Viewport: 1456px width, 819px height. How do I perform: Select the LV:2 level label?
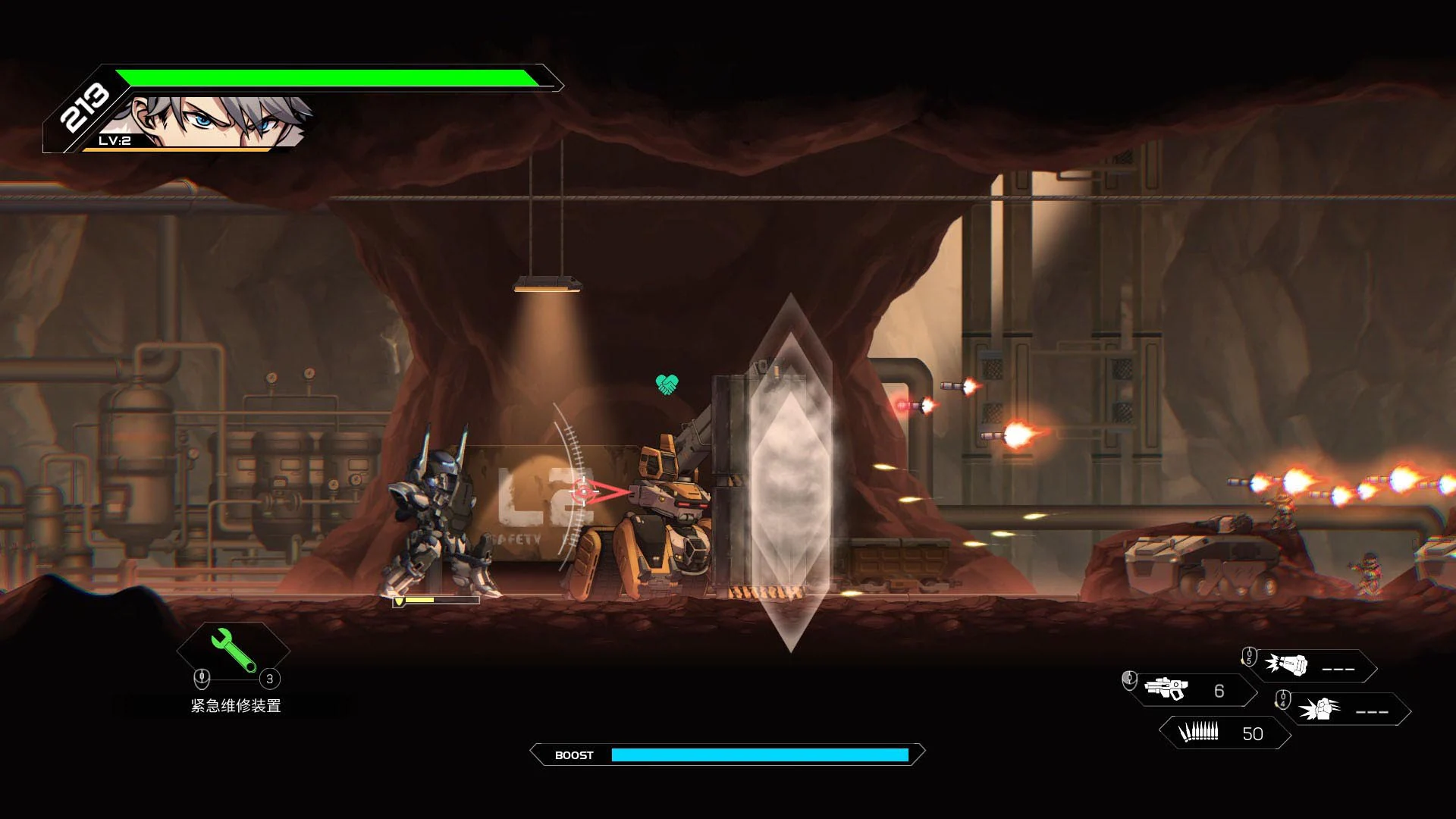[x=112, y=140]
